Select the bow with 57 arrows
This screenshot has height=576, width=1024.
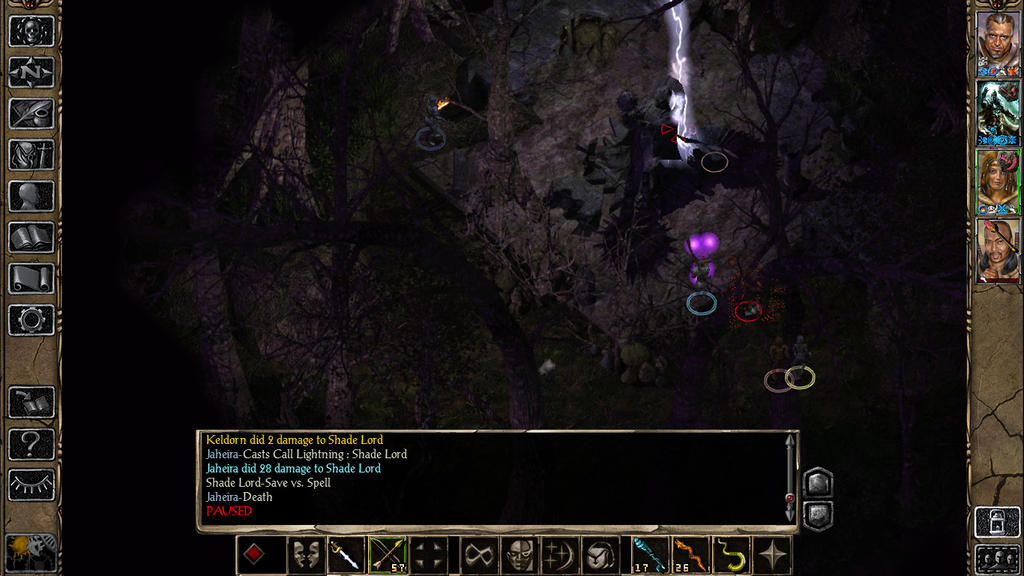[x=386, y=555]
